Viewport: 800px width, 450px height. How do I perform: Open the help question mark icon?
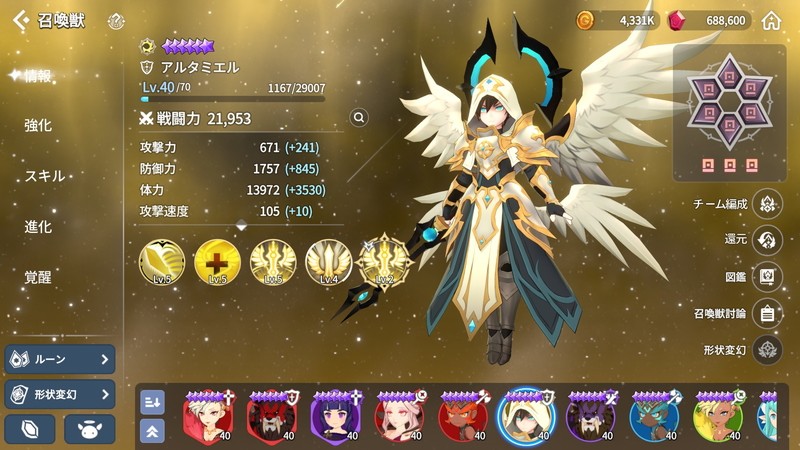pyautogui.click(x=116, y=20)
